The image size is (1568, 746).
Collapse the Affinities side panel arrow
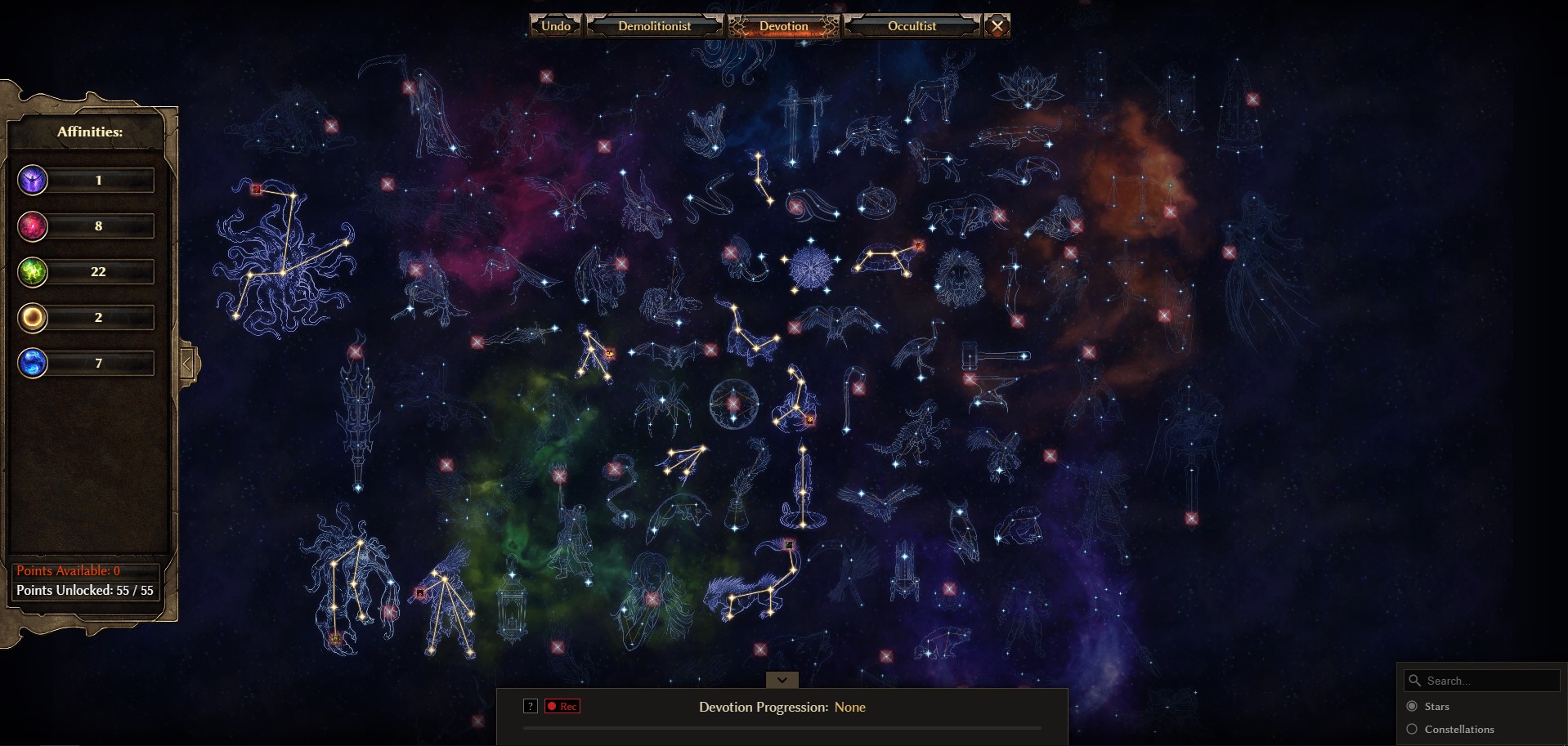click(187, 364)
